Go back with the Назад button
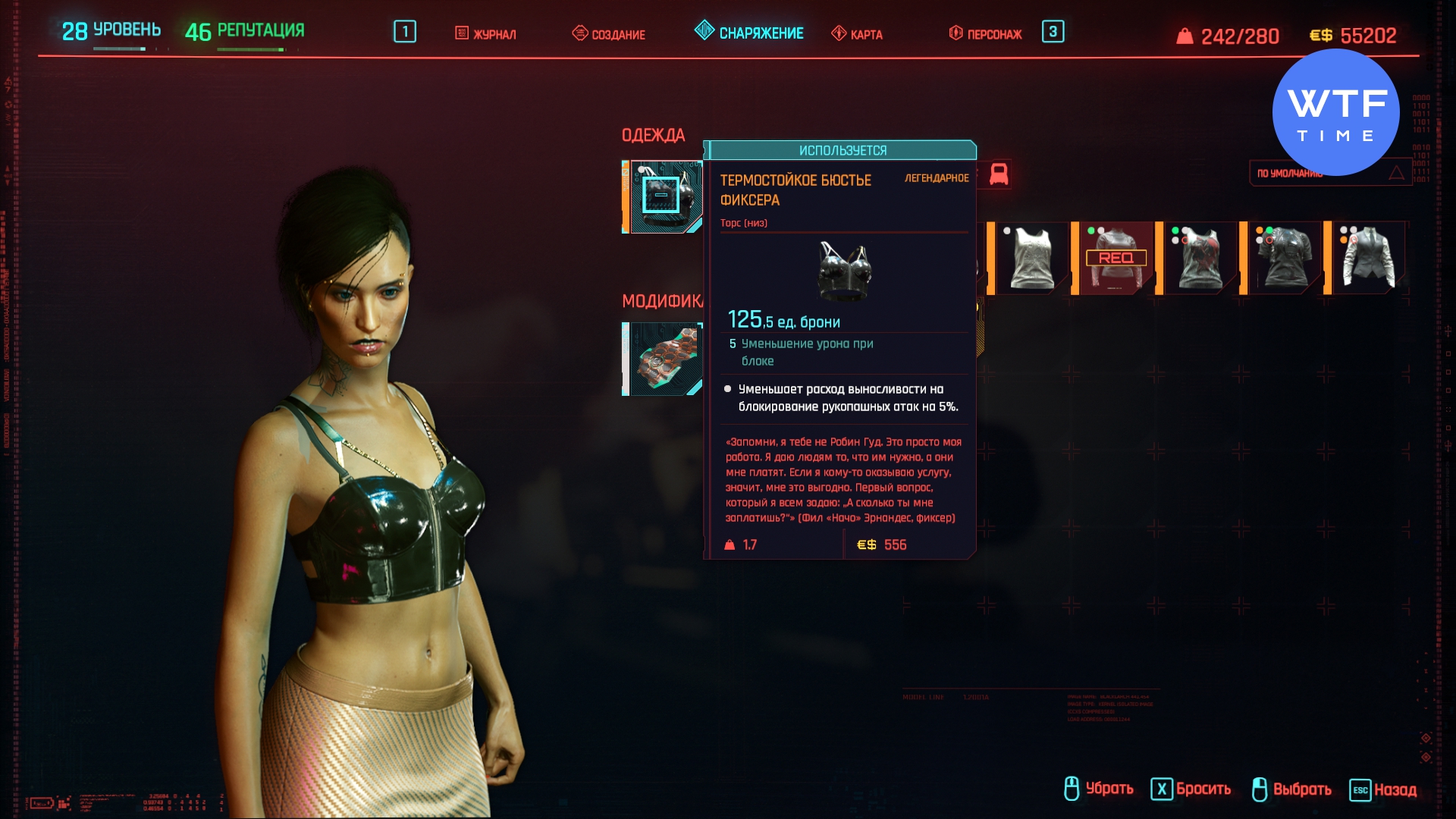This screenshot has width=1456, height=819. 1383,789
